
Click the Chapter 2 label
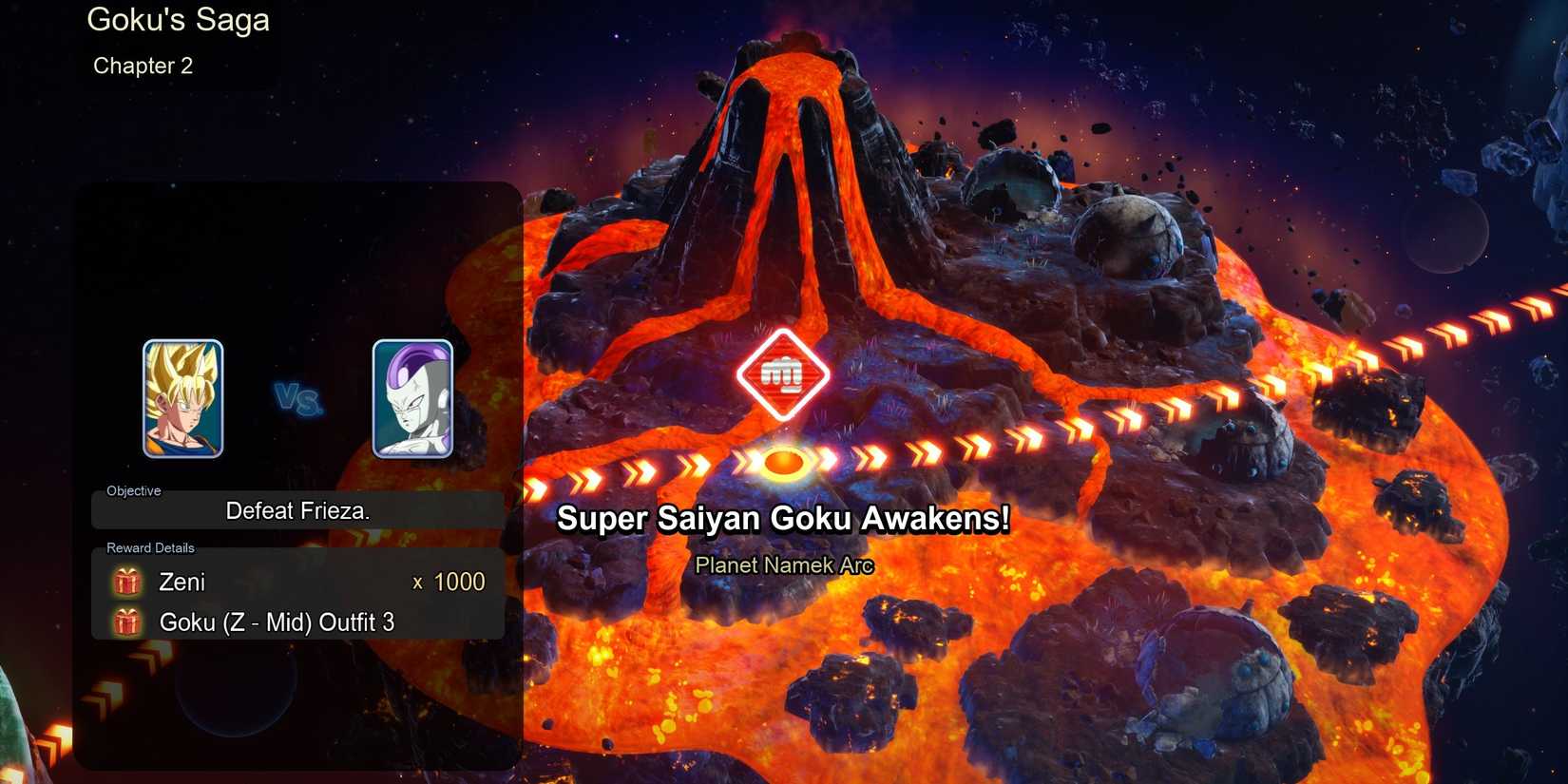coord(143,66)
